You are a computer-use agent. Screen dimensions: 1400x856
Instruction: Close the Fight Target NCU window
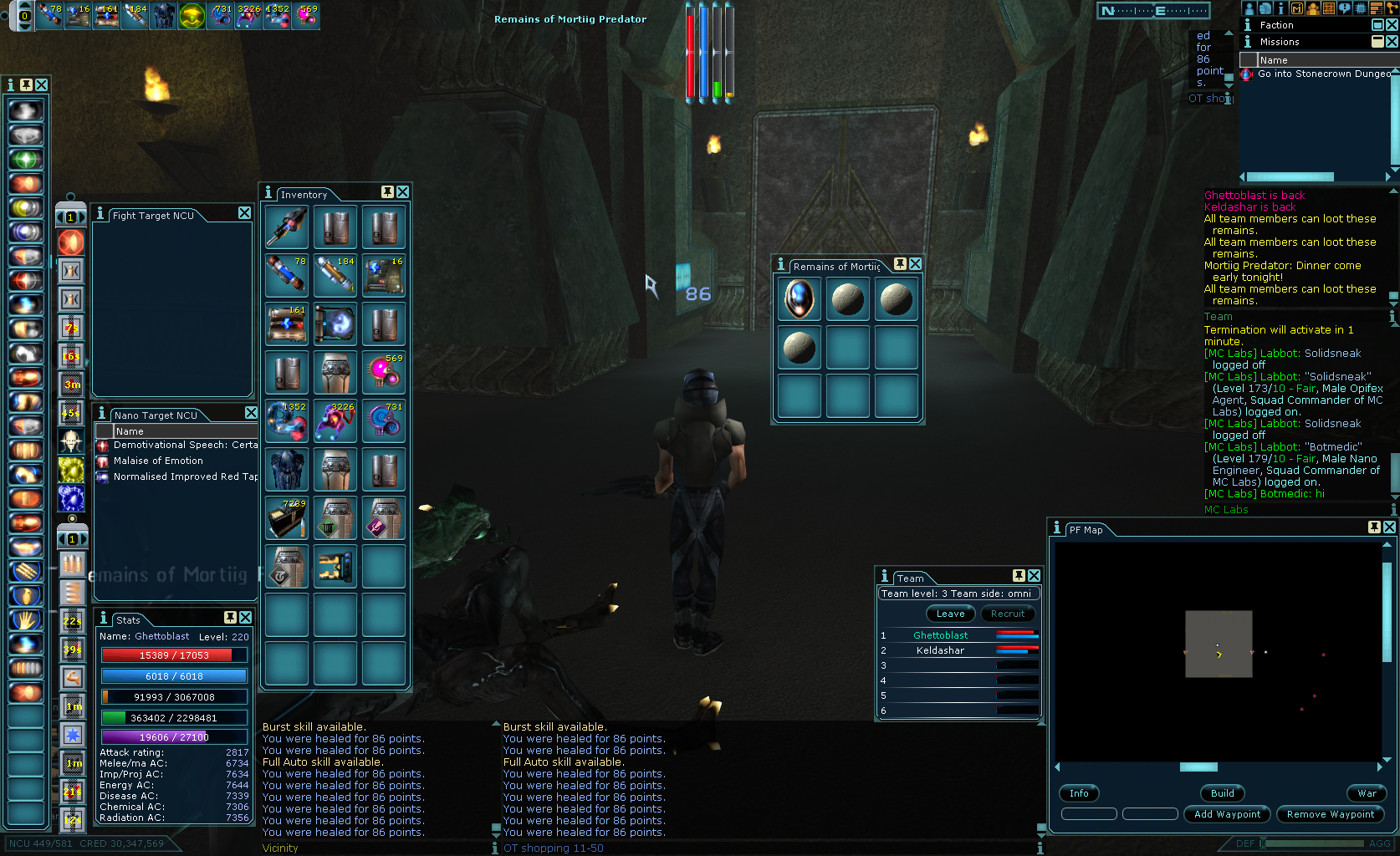[244, 213]
